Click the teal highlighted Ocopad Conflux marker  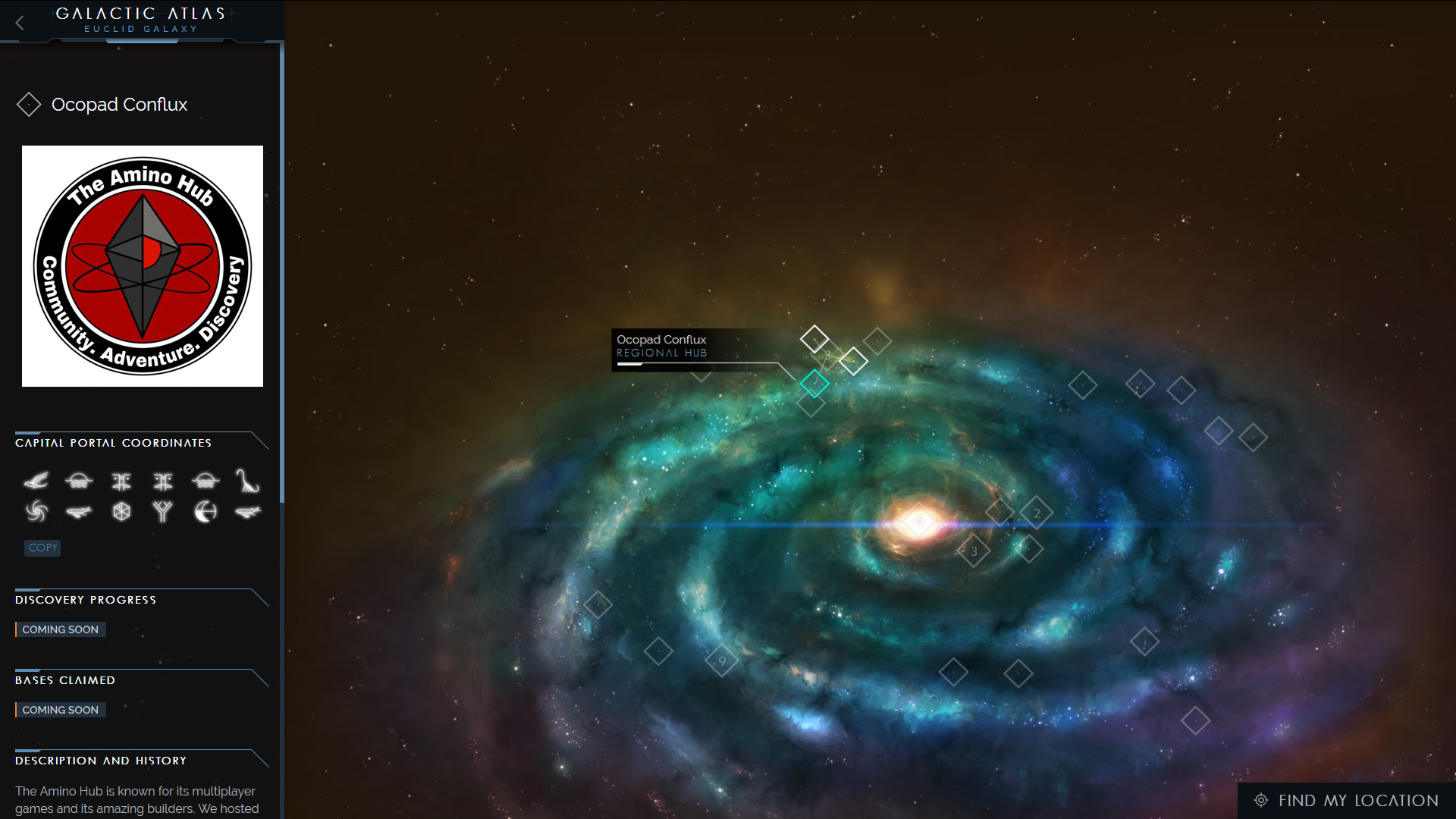pyautogui.click(x=814, y=384)
